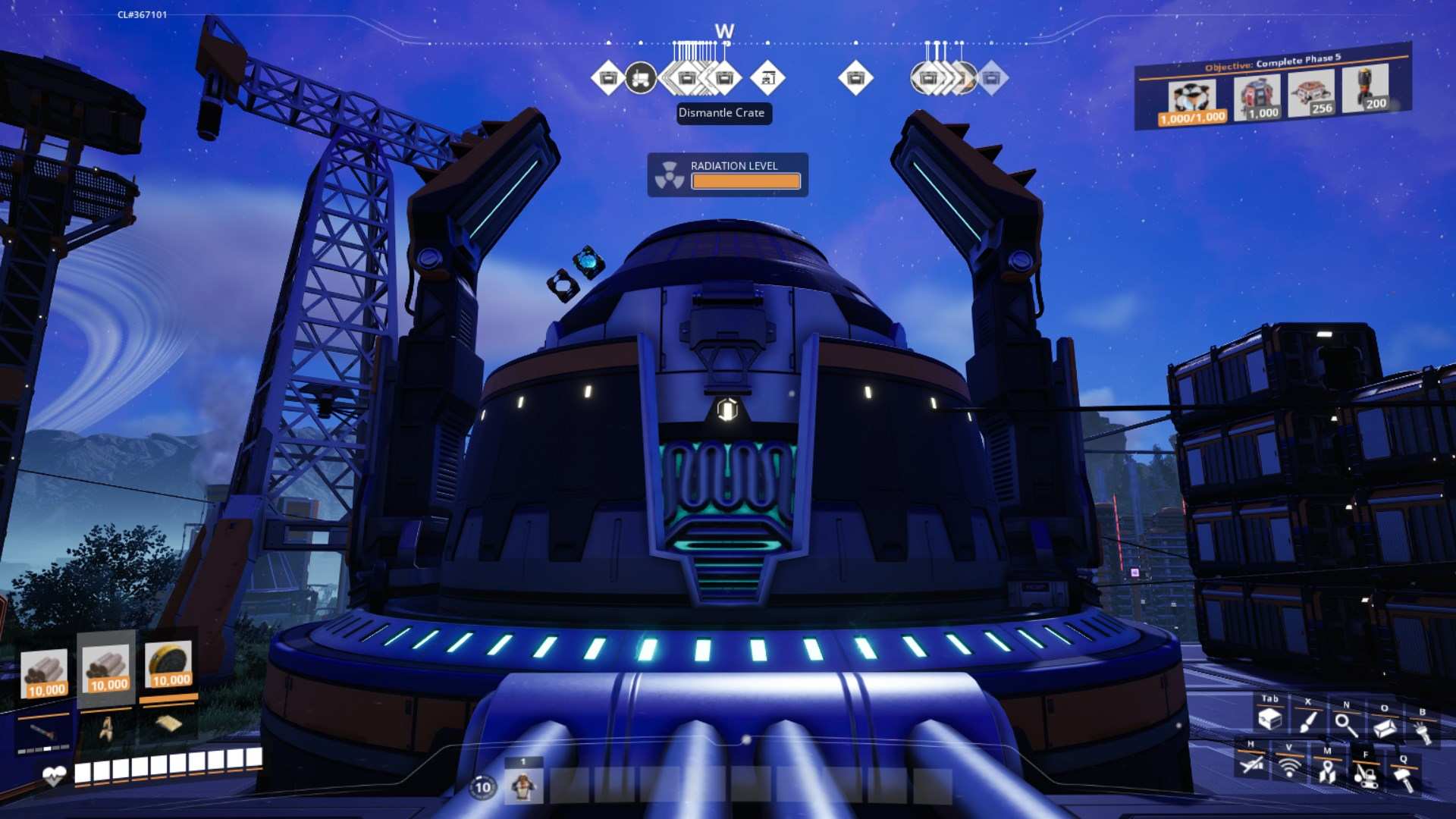Click the crate marker under the W heading
Image resolution: width=1456 pixels, height=819 pixels.
coord(726,78)
